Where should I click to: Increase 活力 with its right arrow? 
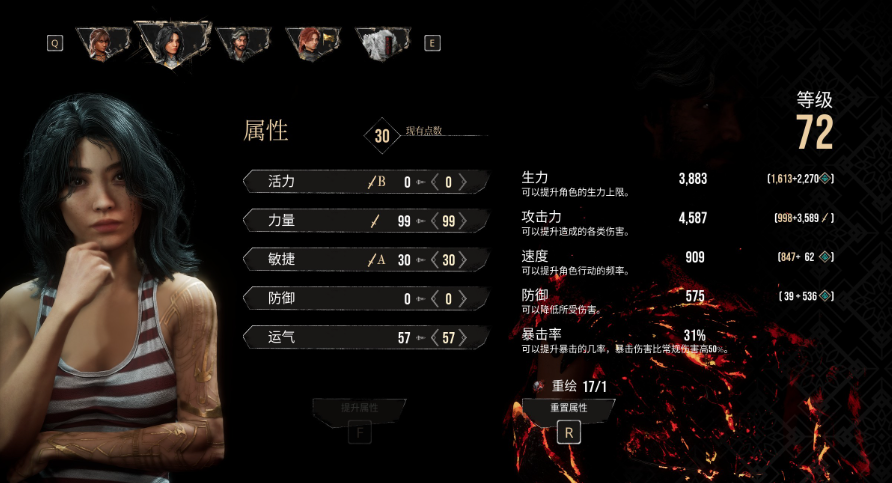pos(462,182)
